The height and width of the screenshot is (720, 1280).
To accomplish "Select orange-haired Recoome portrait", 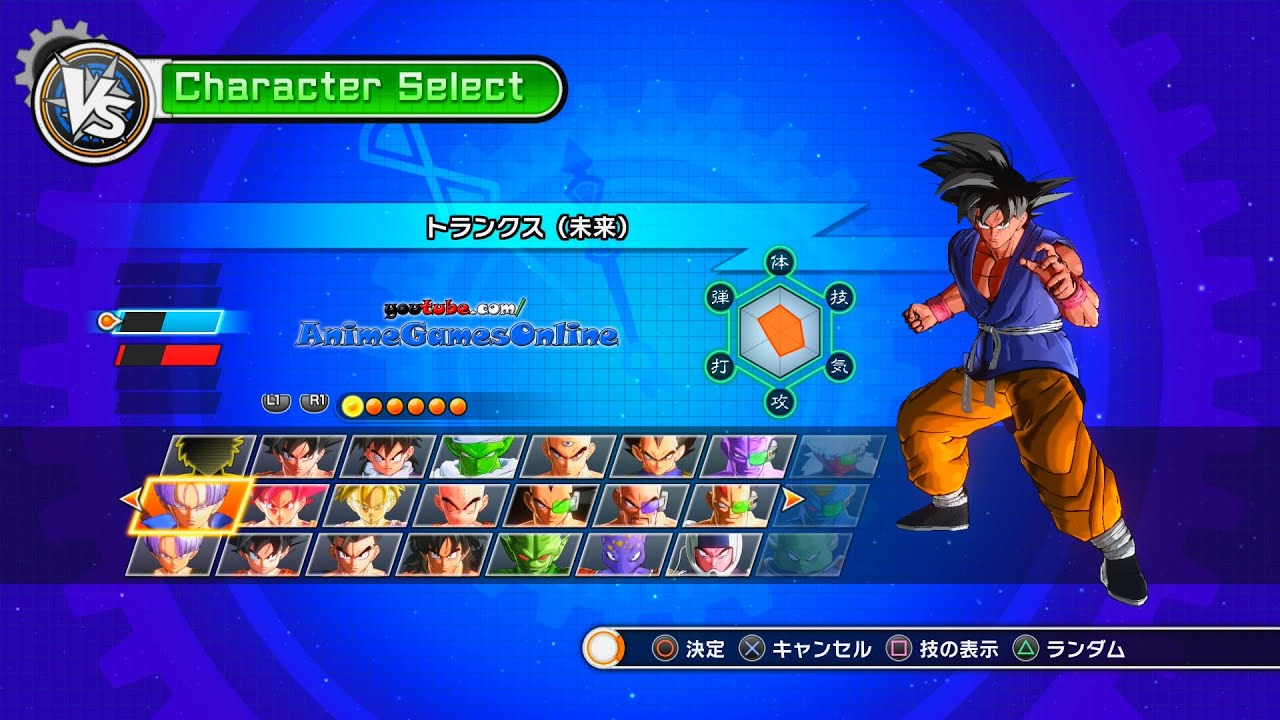I will click(732, 505).
